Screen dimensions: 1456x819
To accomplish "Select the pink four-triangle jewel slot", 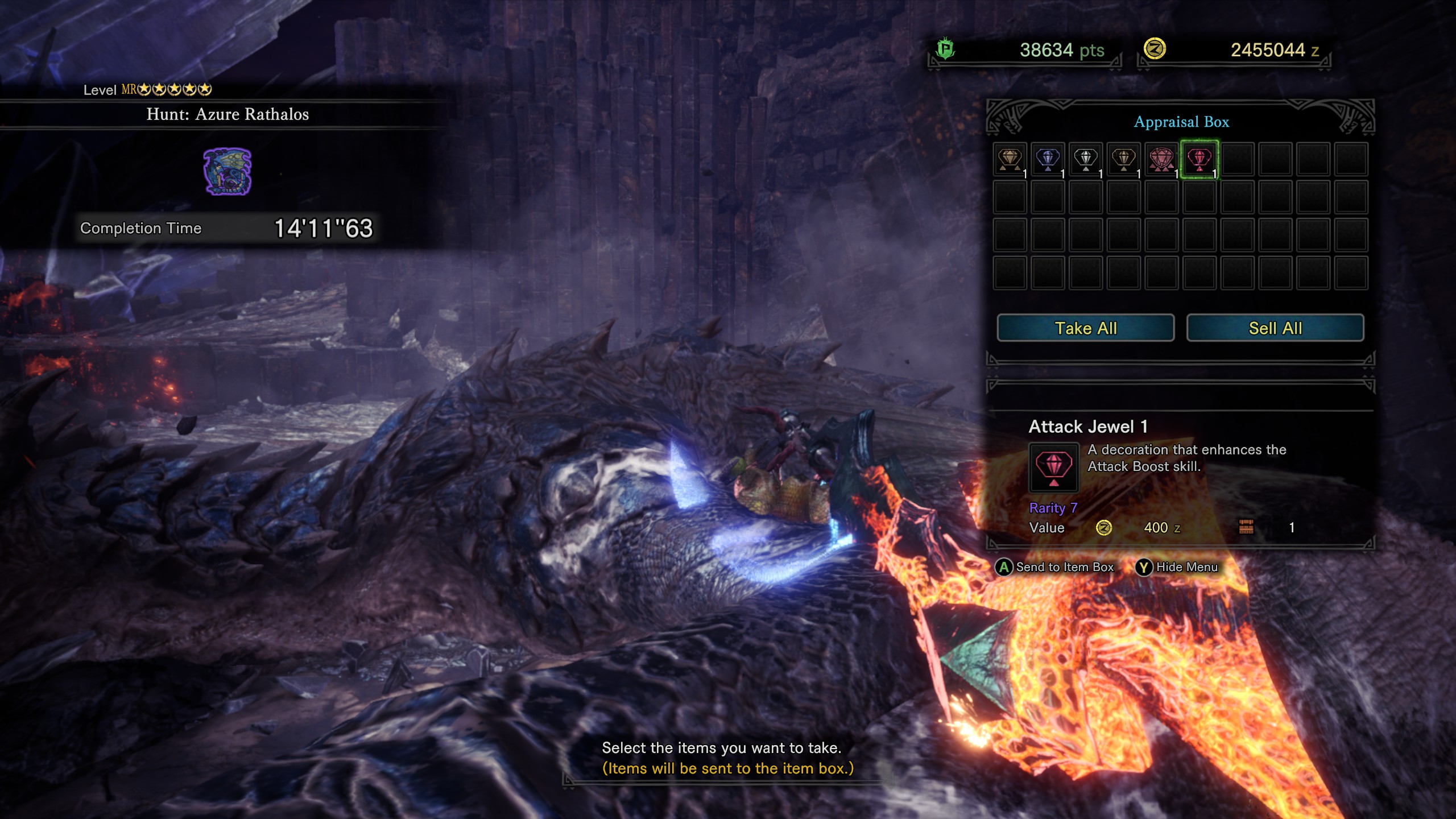I will point(1161,159).
